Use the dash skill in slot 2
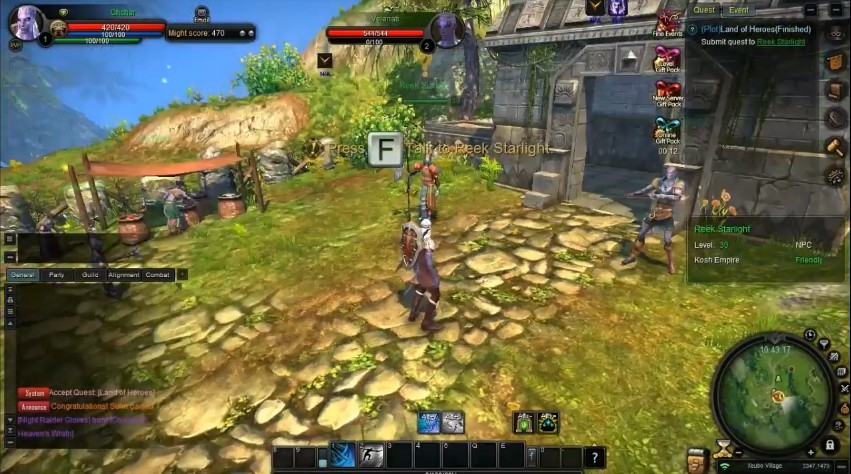Image resolution: width=851 pixels, height=474 pixels. [371, 456]
